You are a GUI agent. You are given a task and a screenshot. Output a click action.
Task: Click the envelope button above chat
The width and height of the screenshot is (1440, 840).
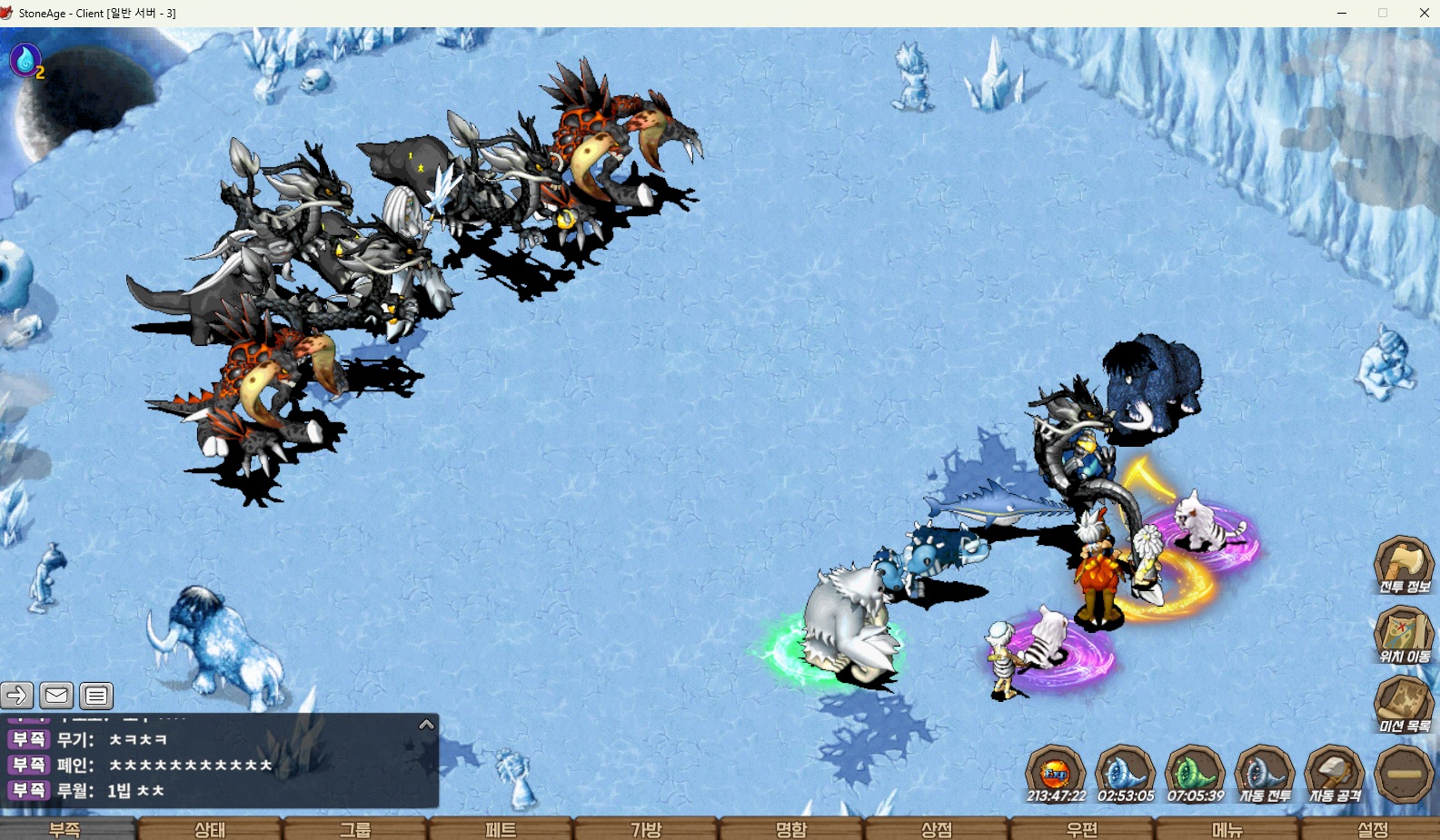(x=56, y=696)
